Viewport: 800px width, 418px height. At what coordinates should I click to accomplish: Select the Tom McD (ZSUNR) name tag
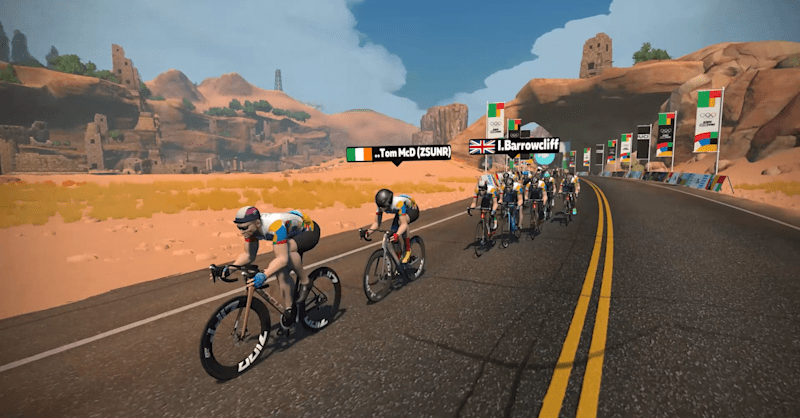click(399, 153)
